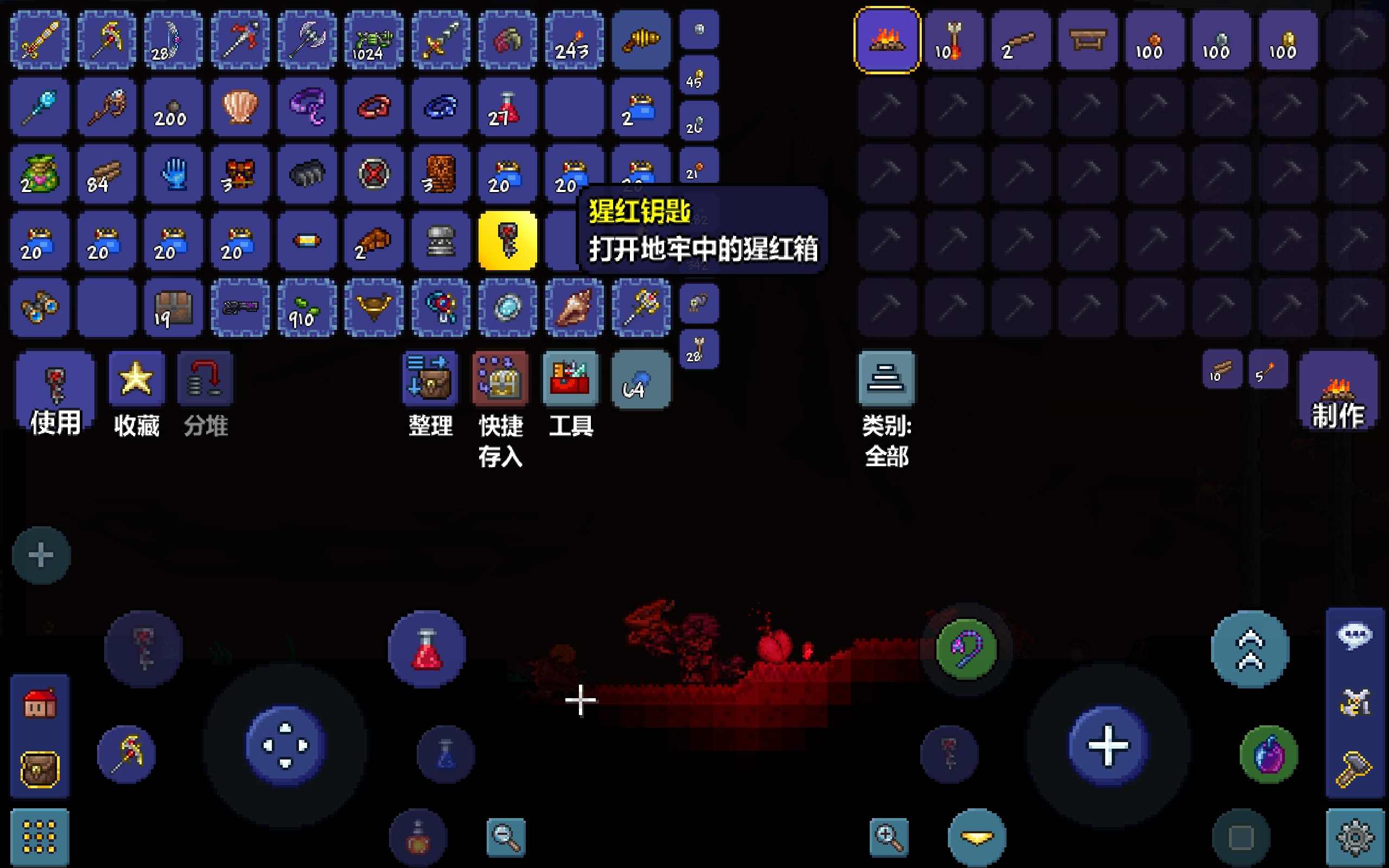Select the highlighted Crimson Key inventory slot
The height and width of the screenshot is (868, 1389).
click(507, 240)
